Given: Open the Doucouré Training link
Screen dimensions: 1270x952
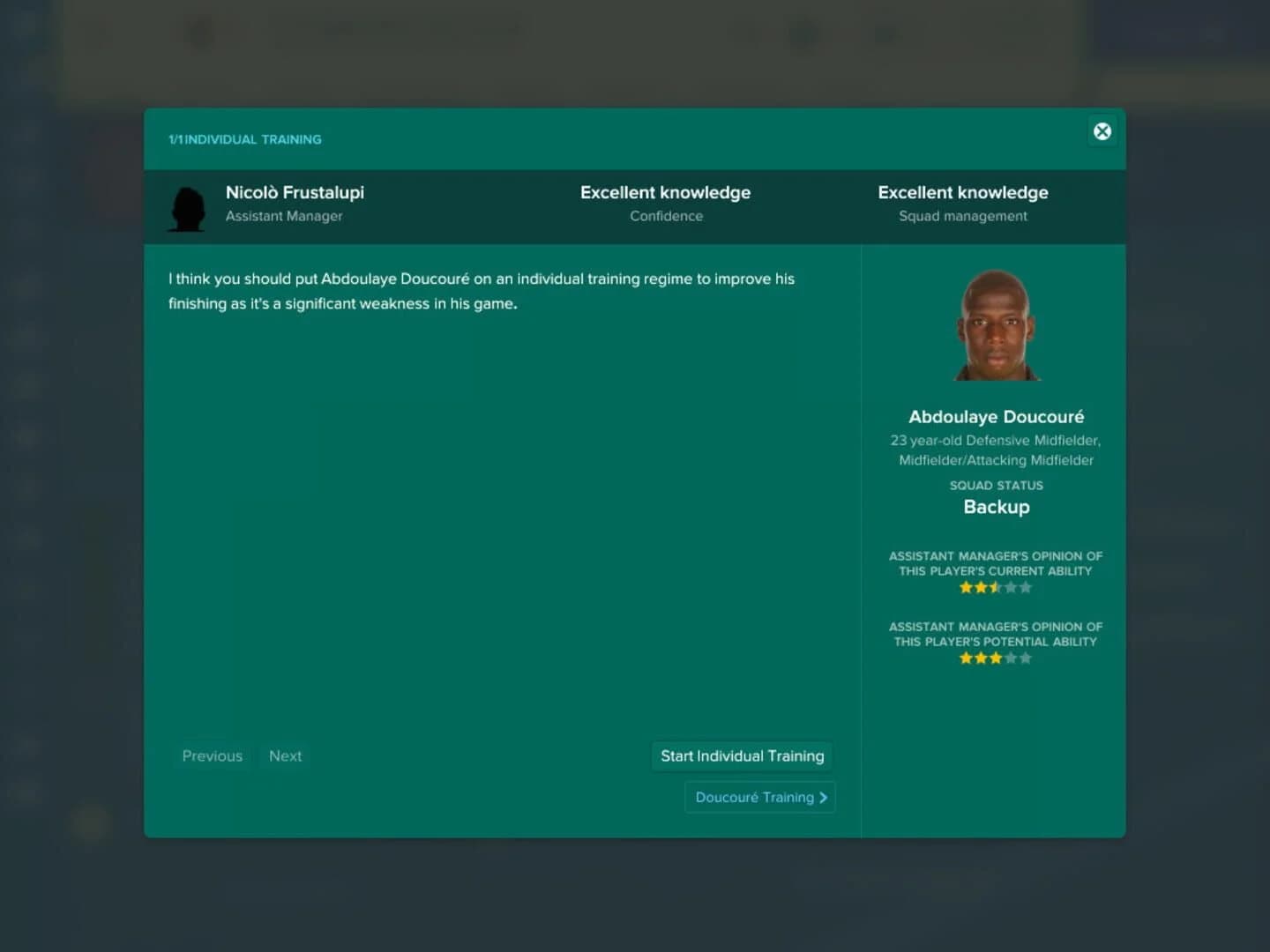Looking at the screenshot, I should click(x=759, y=797).
